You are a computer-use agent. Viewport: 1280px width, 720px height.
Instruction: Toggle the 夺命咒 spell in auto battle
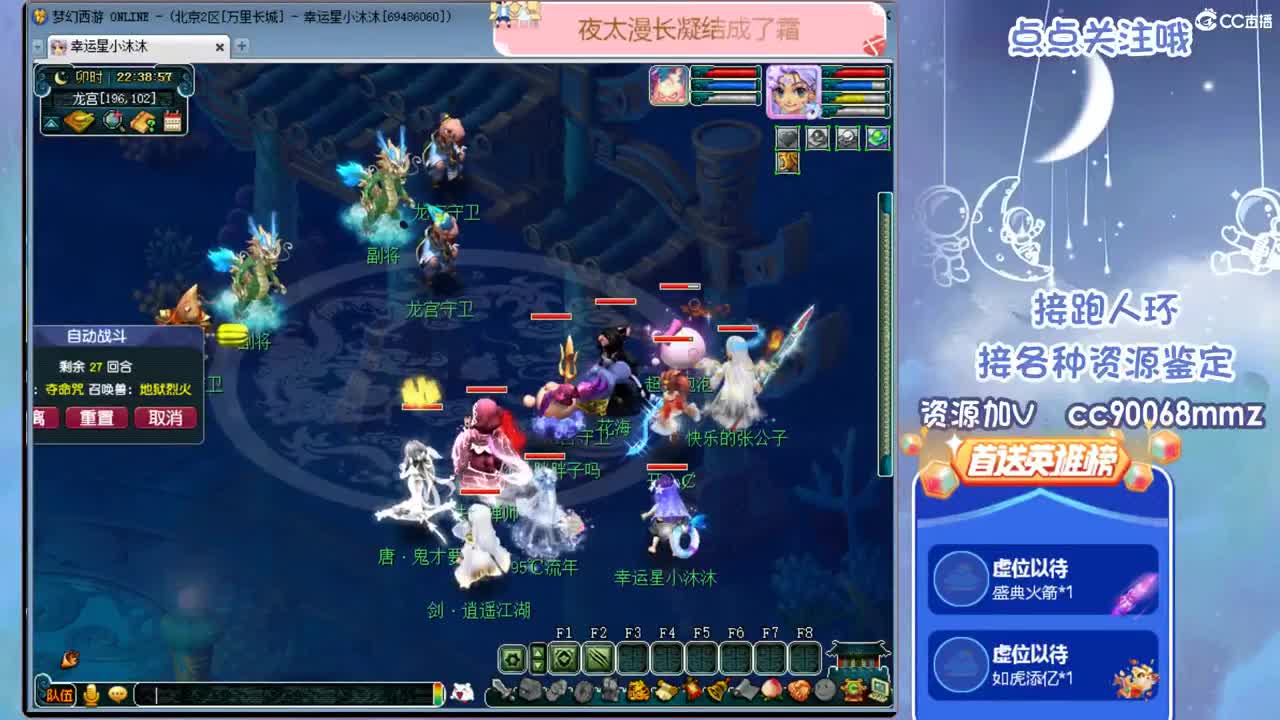(x=65, y=389)
